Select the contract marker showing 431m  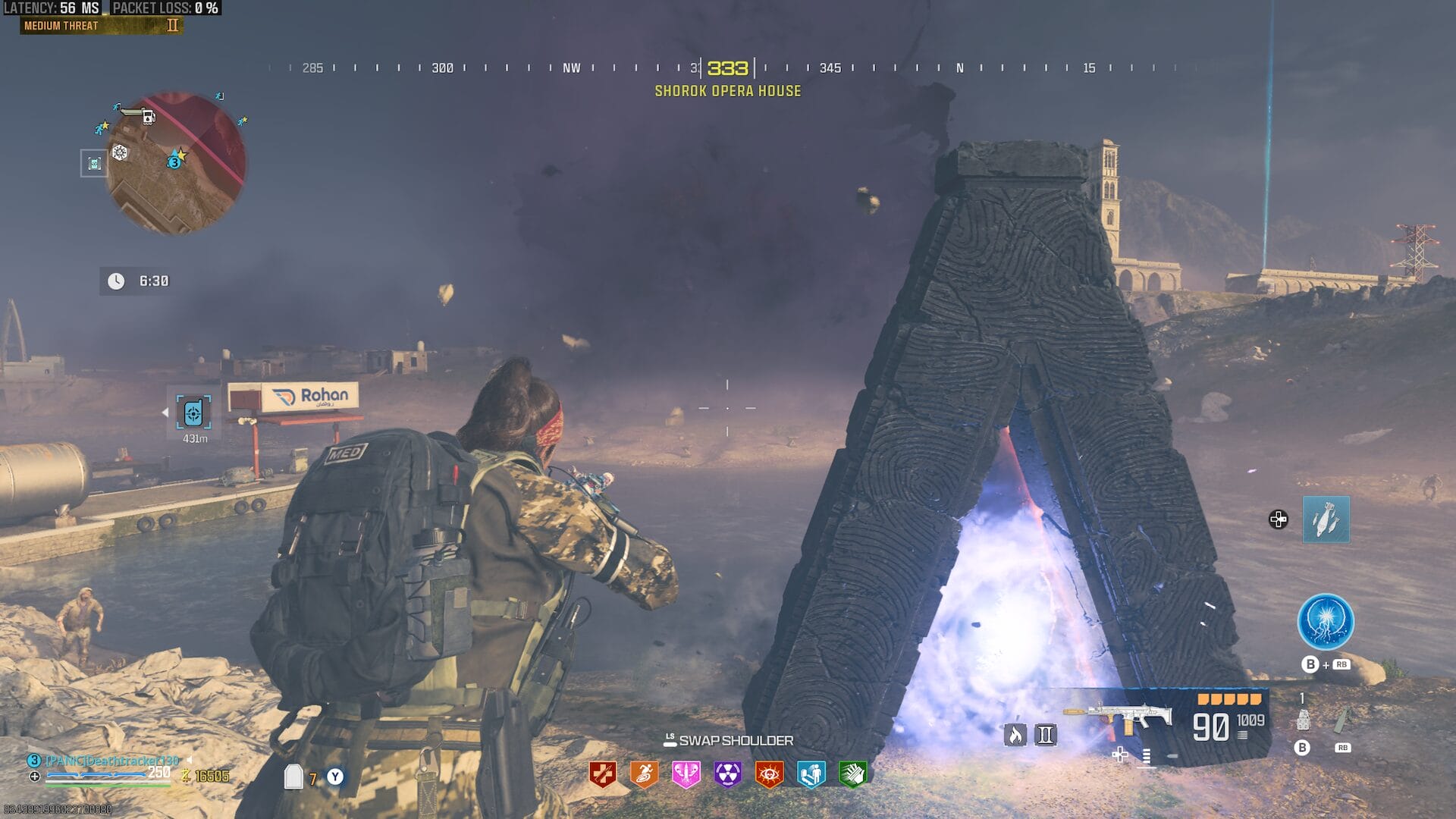[x=193, y=413]
